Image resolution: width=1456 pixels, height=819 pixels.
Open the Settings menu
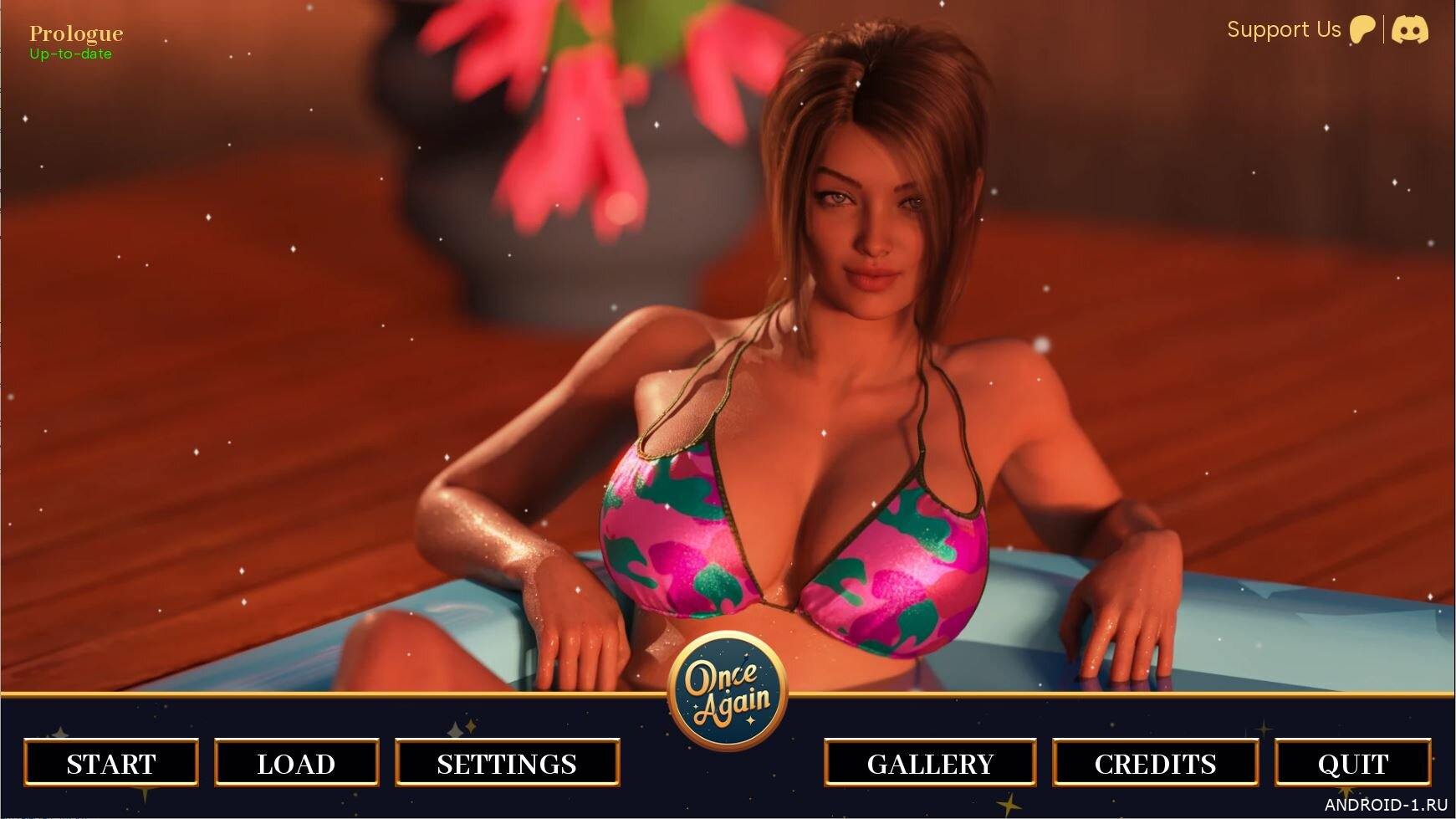coord(507,763)
